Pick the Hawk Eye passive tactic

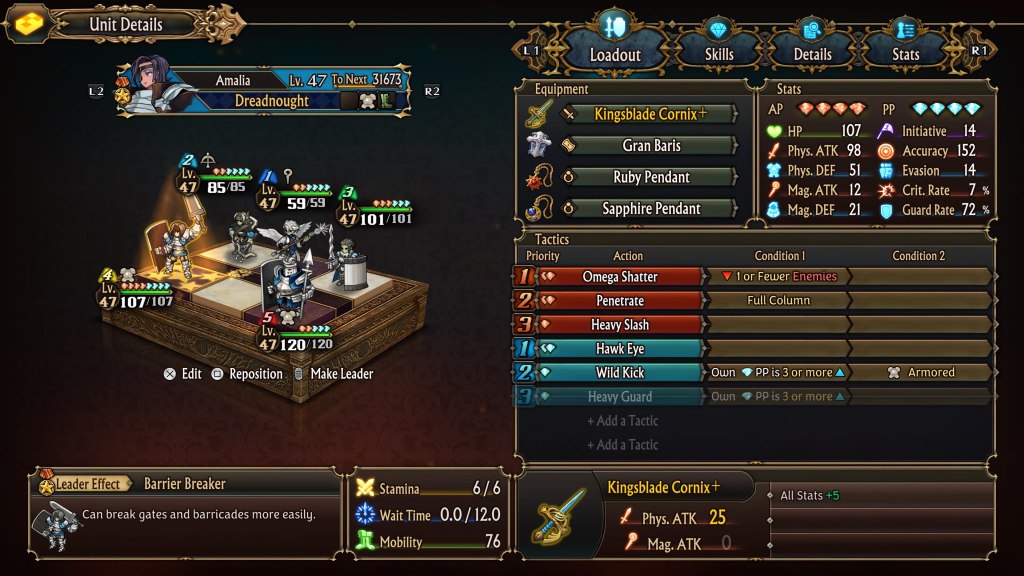click(x=620, y=349)
